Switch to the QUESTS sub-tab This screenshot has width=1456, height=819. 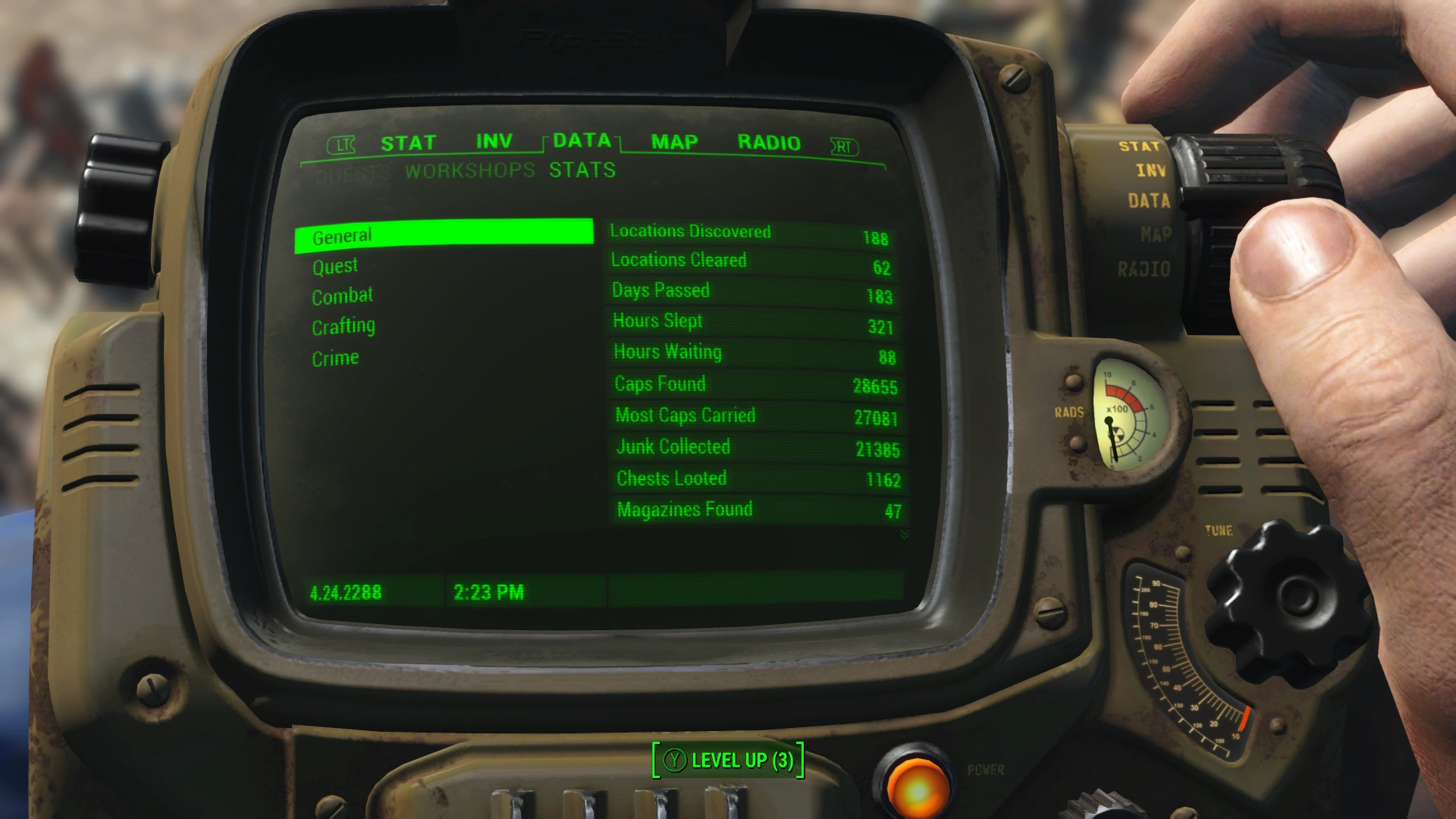353,171
